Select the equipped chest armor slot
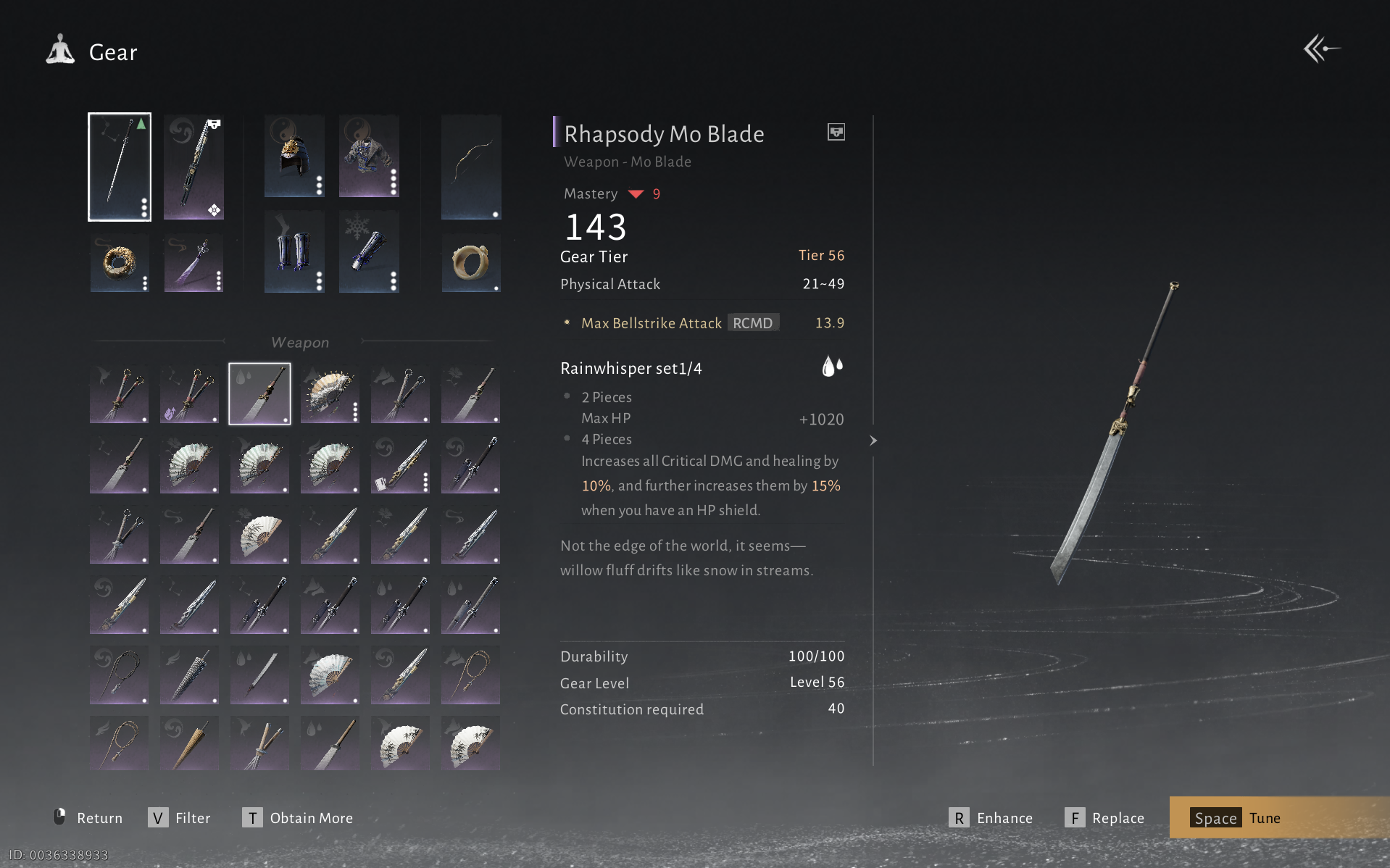Image resolution: width=1390 pixels, height=868 pixels. point(369,156)
